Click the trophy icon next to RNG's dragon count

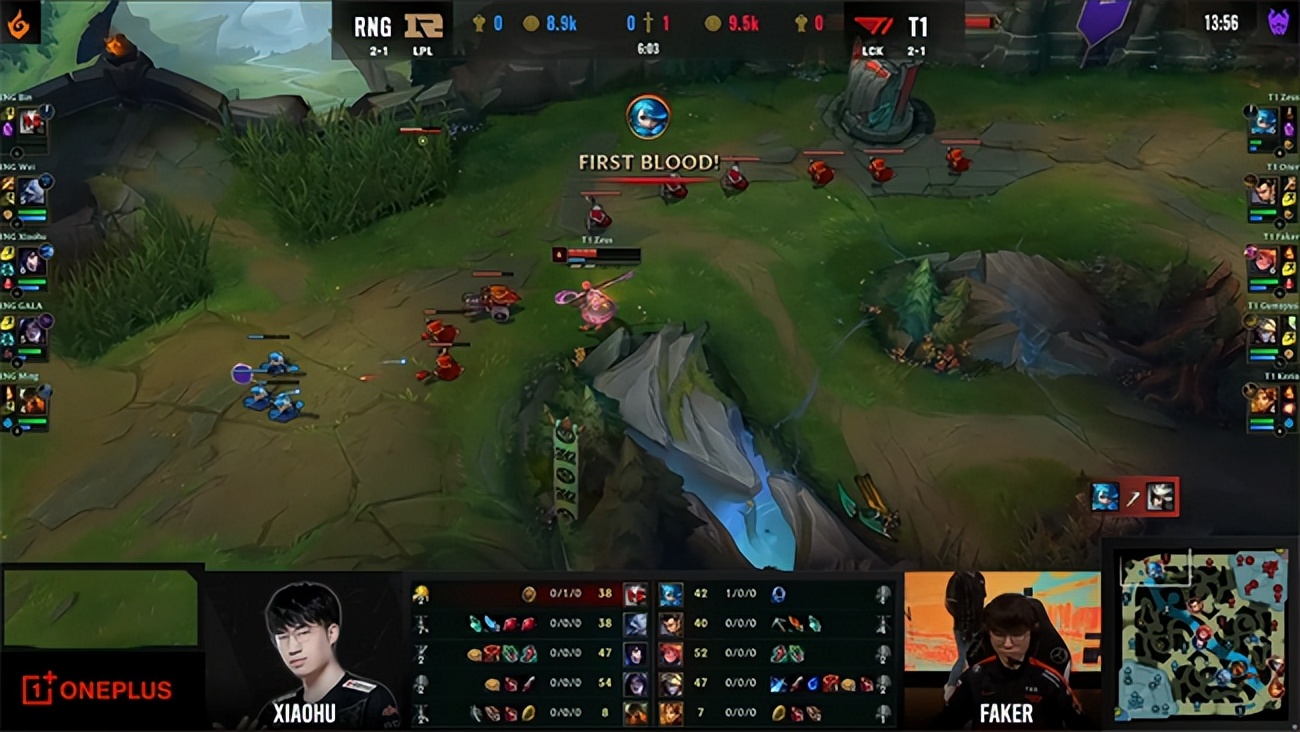click(477, 24)
